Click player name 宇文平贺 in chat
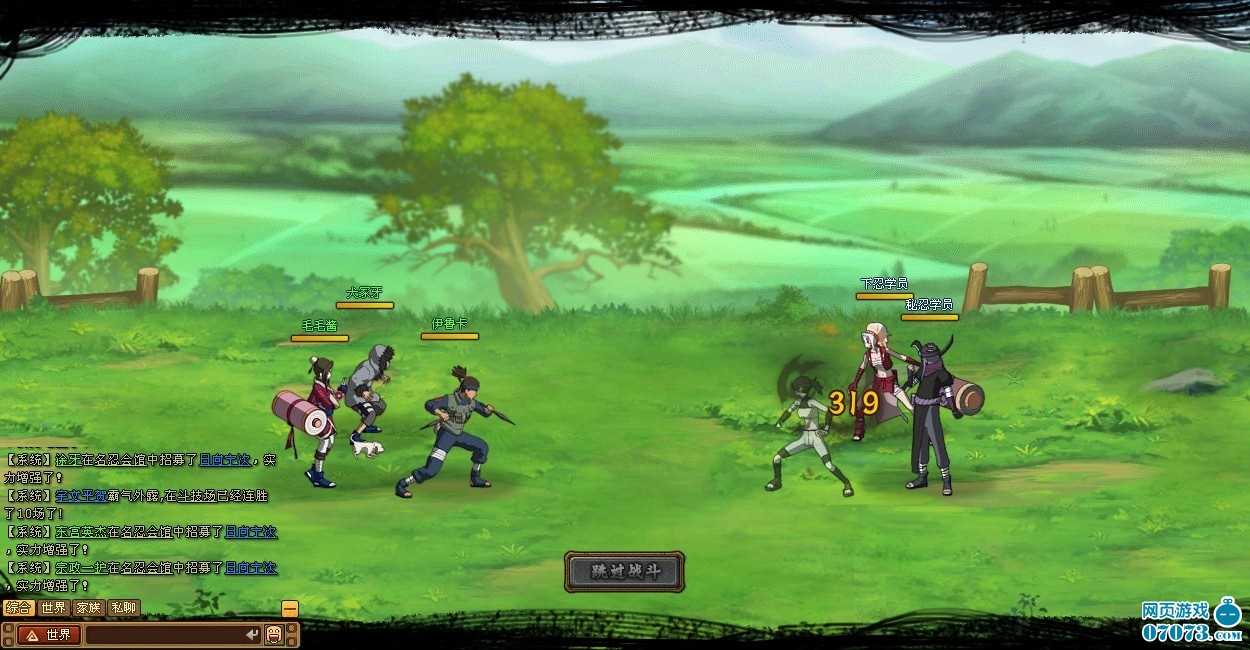 82,496
